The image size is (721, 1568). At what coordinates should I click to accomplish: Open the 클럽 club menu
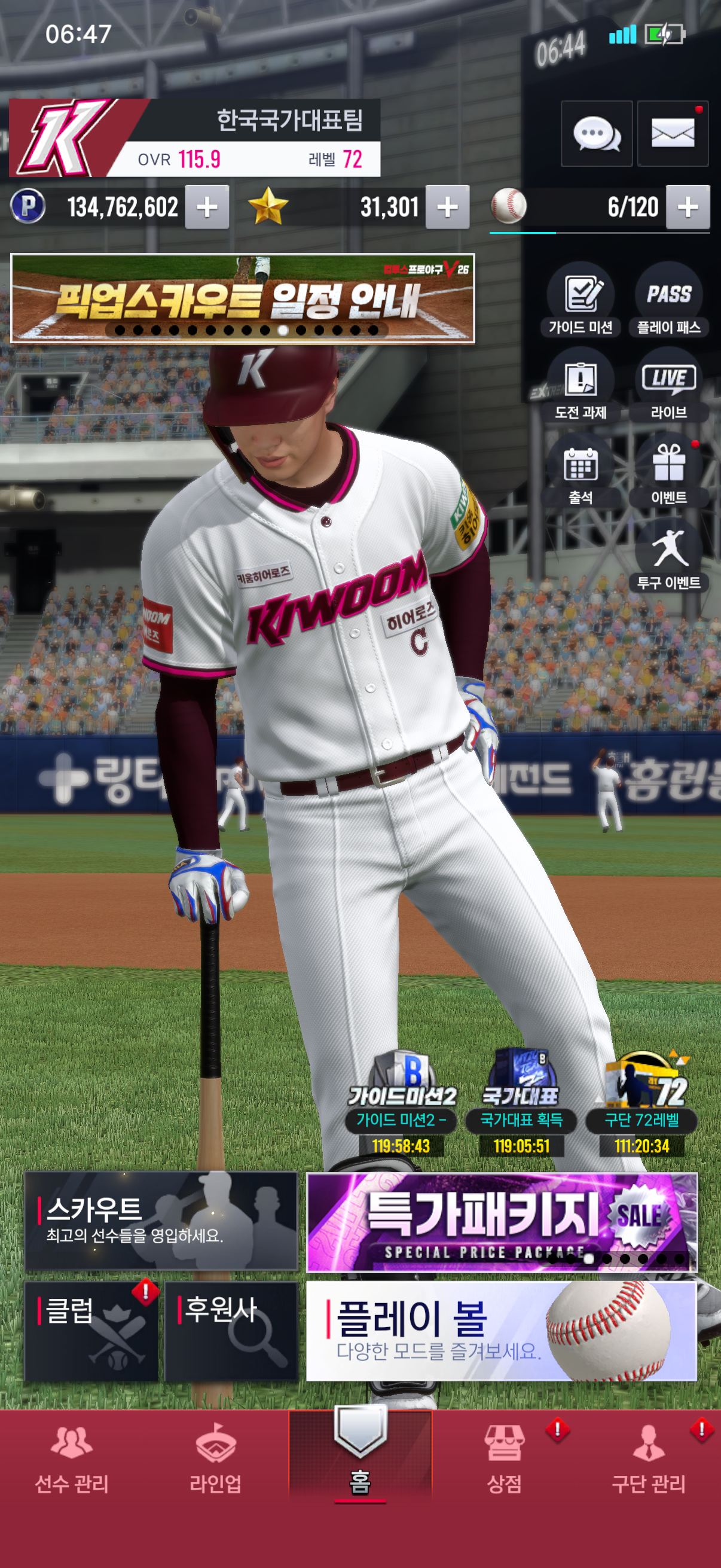[x=91, y=1331]
